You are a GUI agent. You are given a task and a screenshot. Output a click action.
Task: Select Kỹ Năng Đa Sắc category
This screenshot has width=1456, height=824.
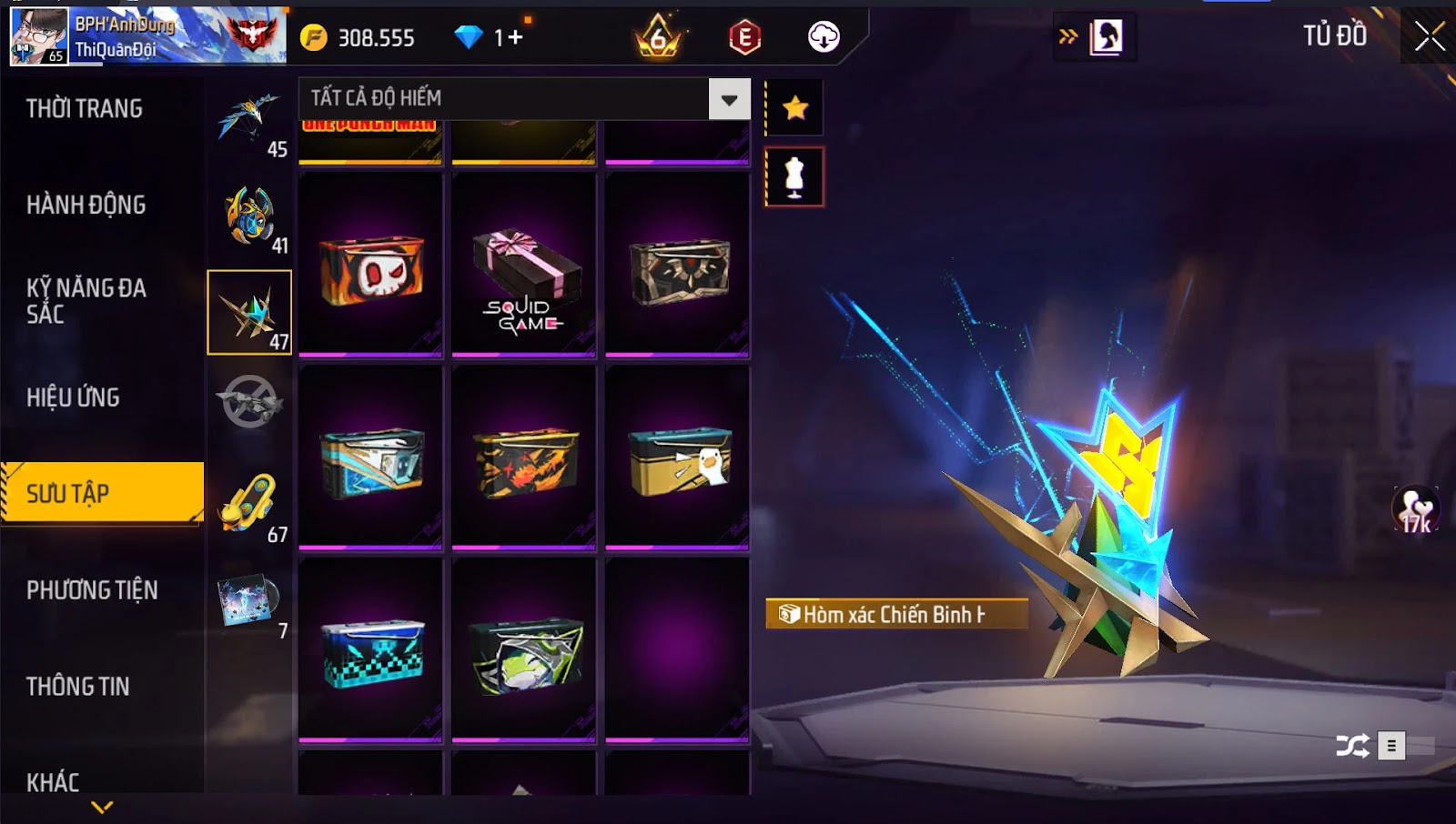[86, 301]
